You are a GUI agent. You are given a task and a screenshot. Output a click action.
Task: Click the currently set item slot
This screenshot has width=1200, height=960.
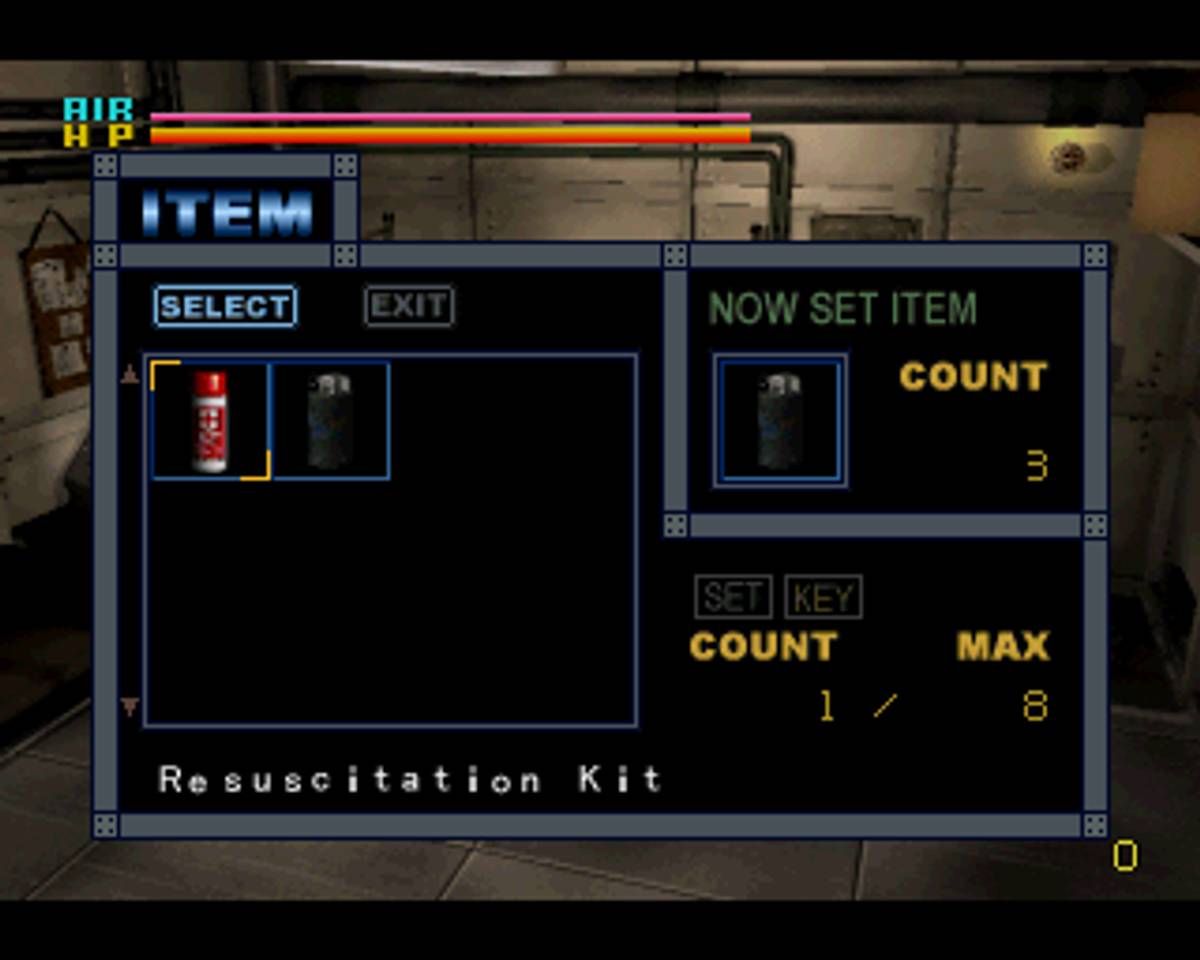(x=780, y=421)
